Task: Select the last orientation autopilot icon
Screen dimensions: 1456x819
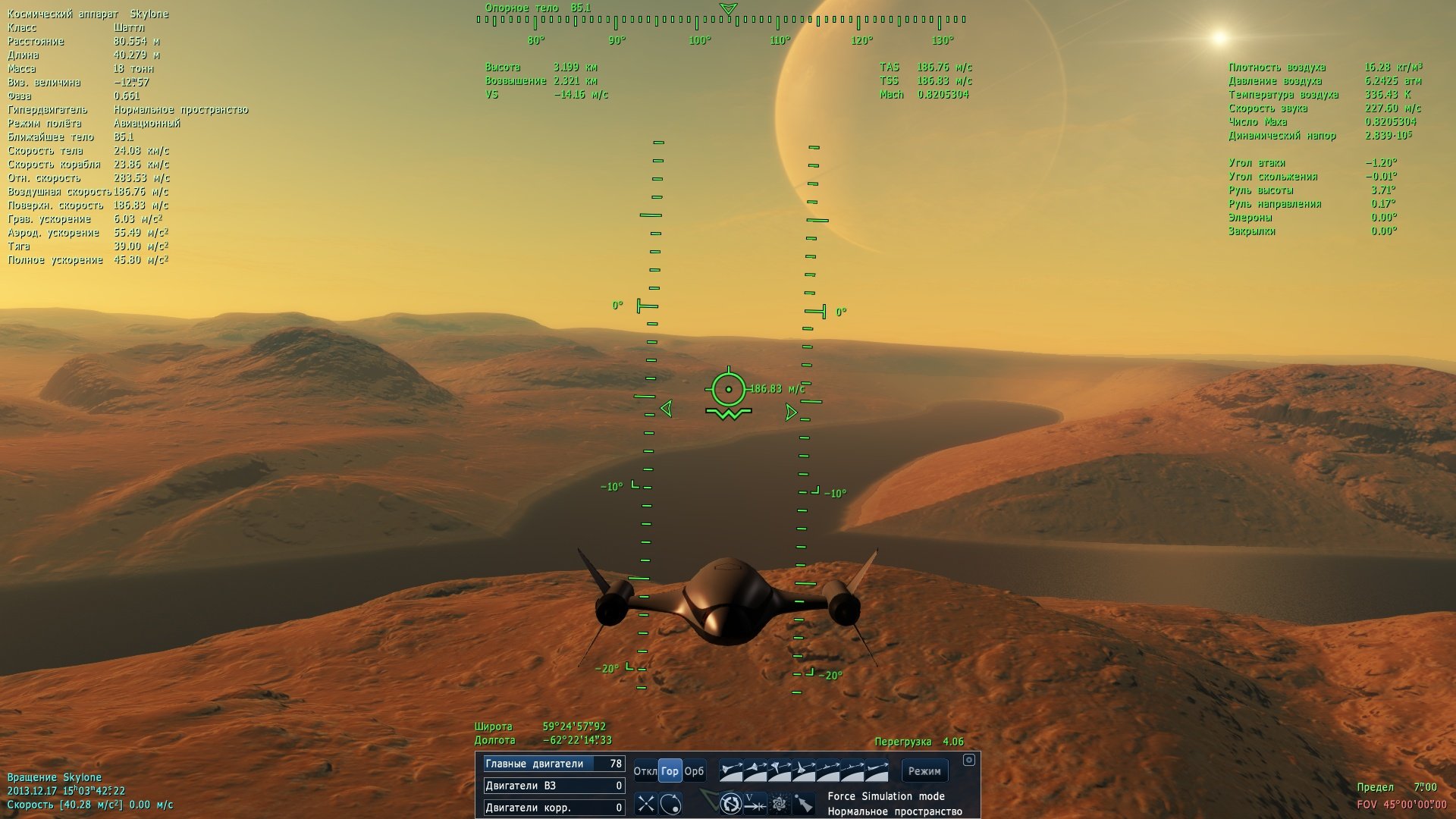Action: [877, 771]
